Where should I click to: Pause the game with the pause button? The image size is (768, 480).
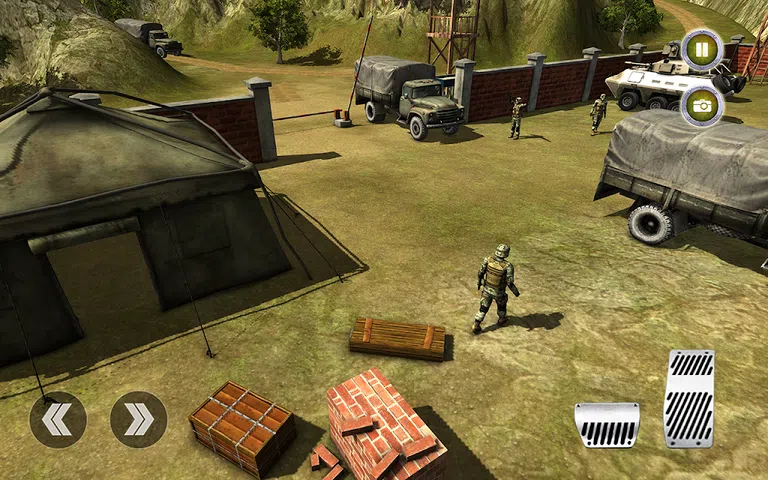pos(701,49)
